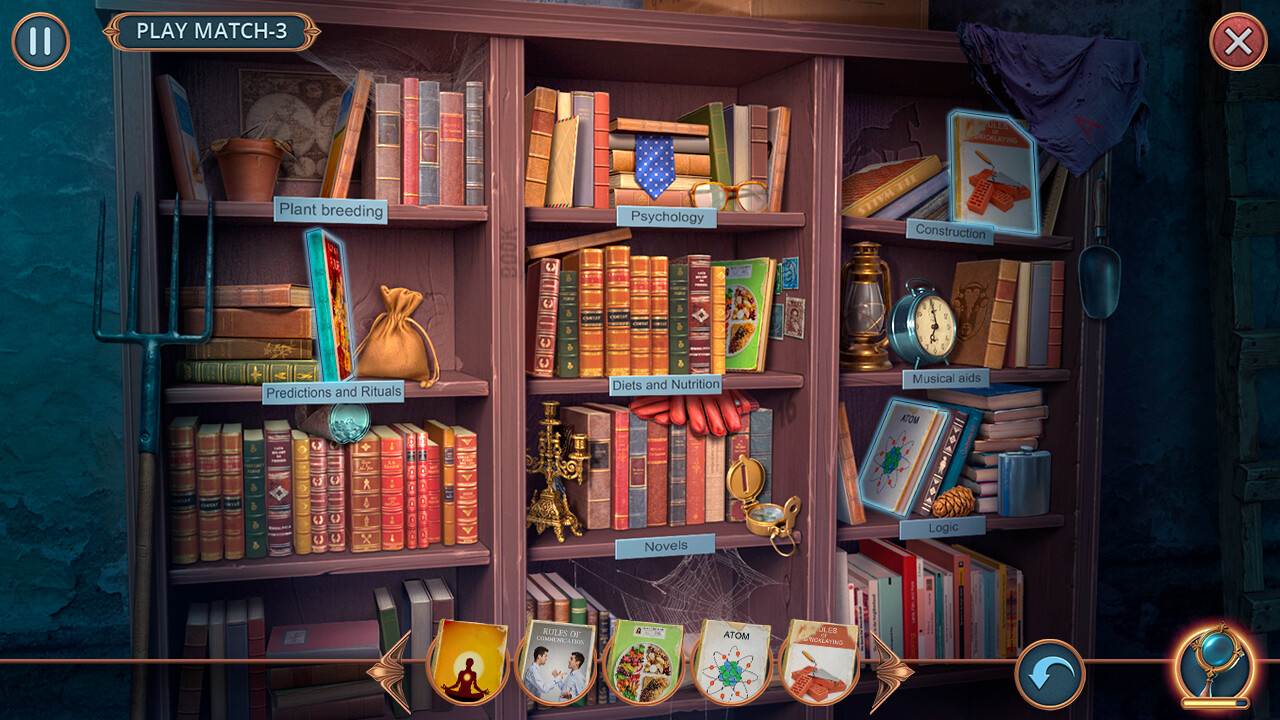Pause the game
1280x720 pixels.
pos(41,41)
